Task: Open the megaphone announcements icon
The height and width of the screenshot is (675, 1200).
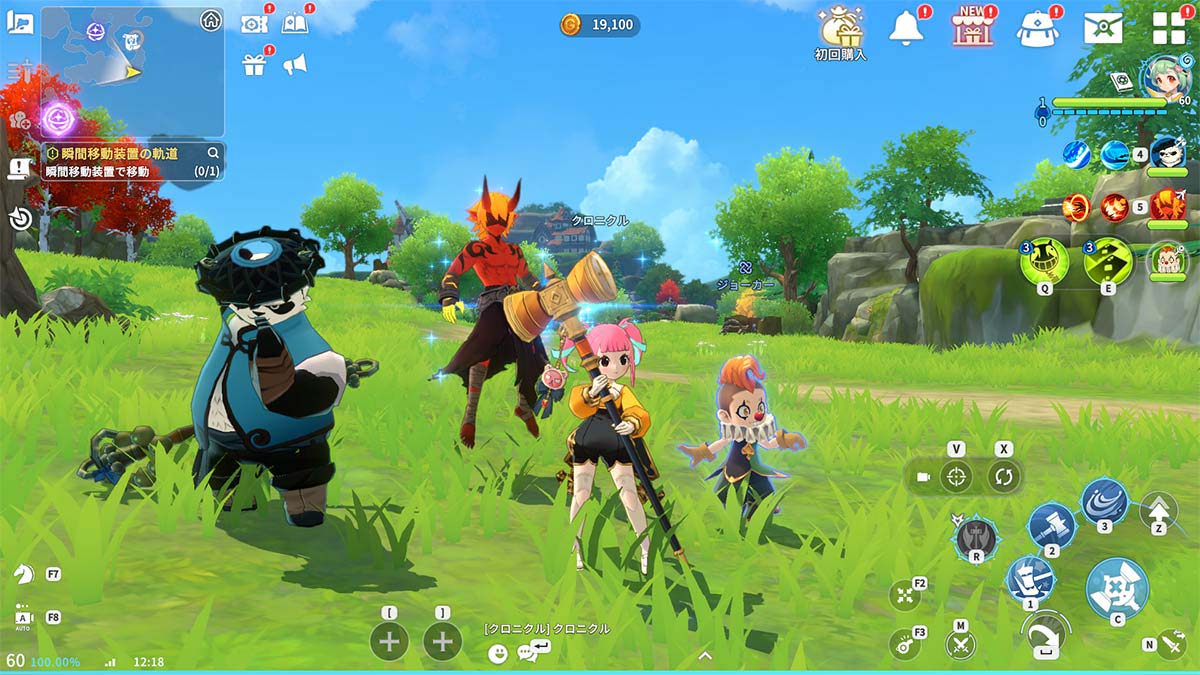Action: 294,65
